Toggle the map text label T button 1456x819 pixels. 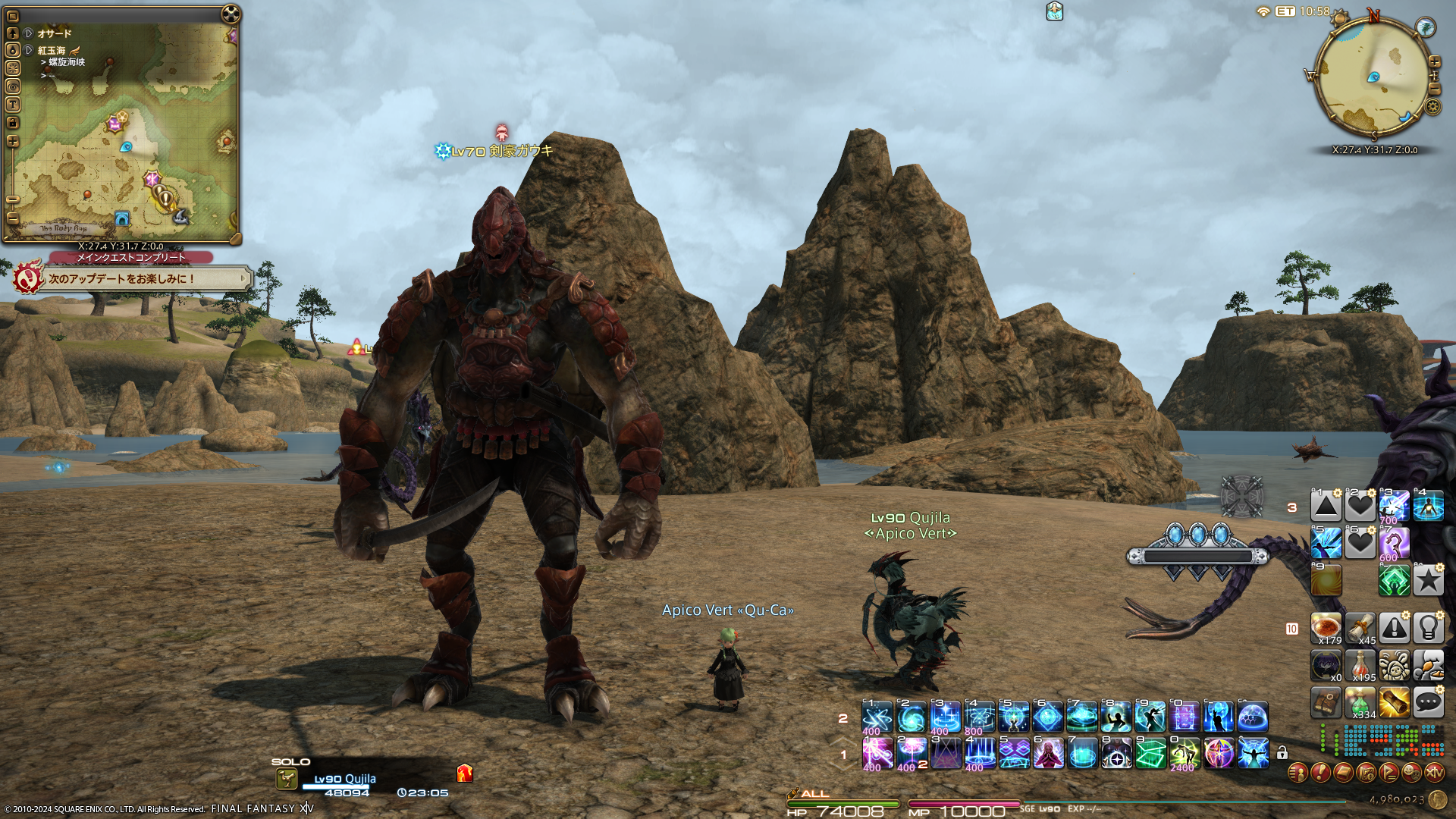click(x=12, y=105)
